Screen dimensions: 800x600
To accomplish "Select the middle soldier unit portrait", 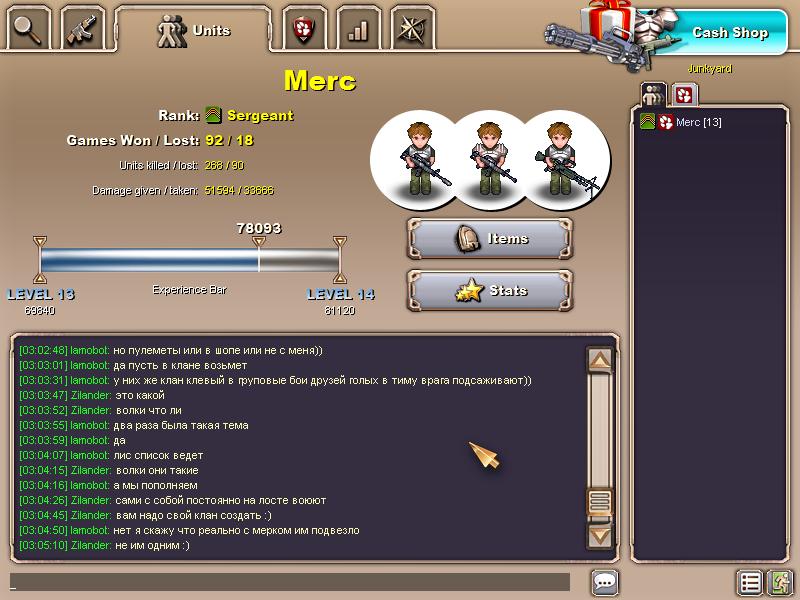I will click(x=488, y=156).
